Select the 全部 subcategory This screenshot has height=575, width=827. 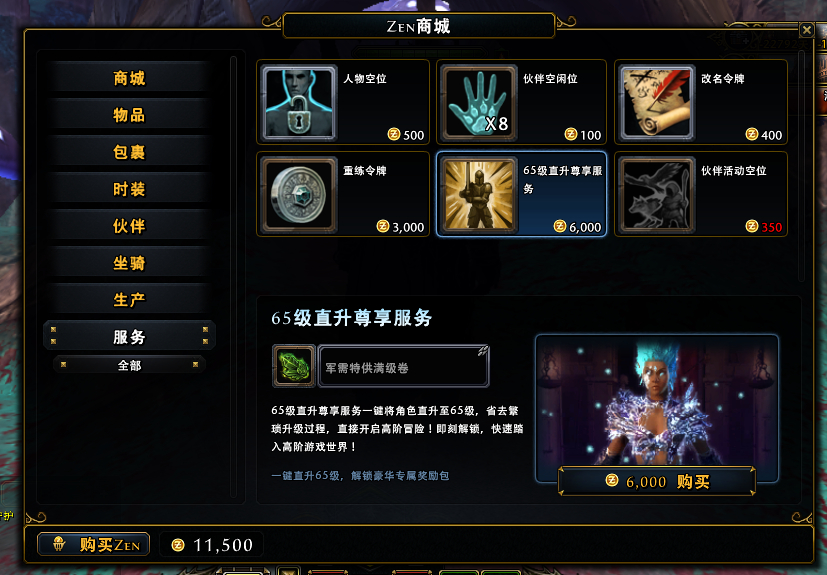tap(129, 365)
